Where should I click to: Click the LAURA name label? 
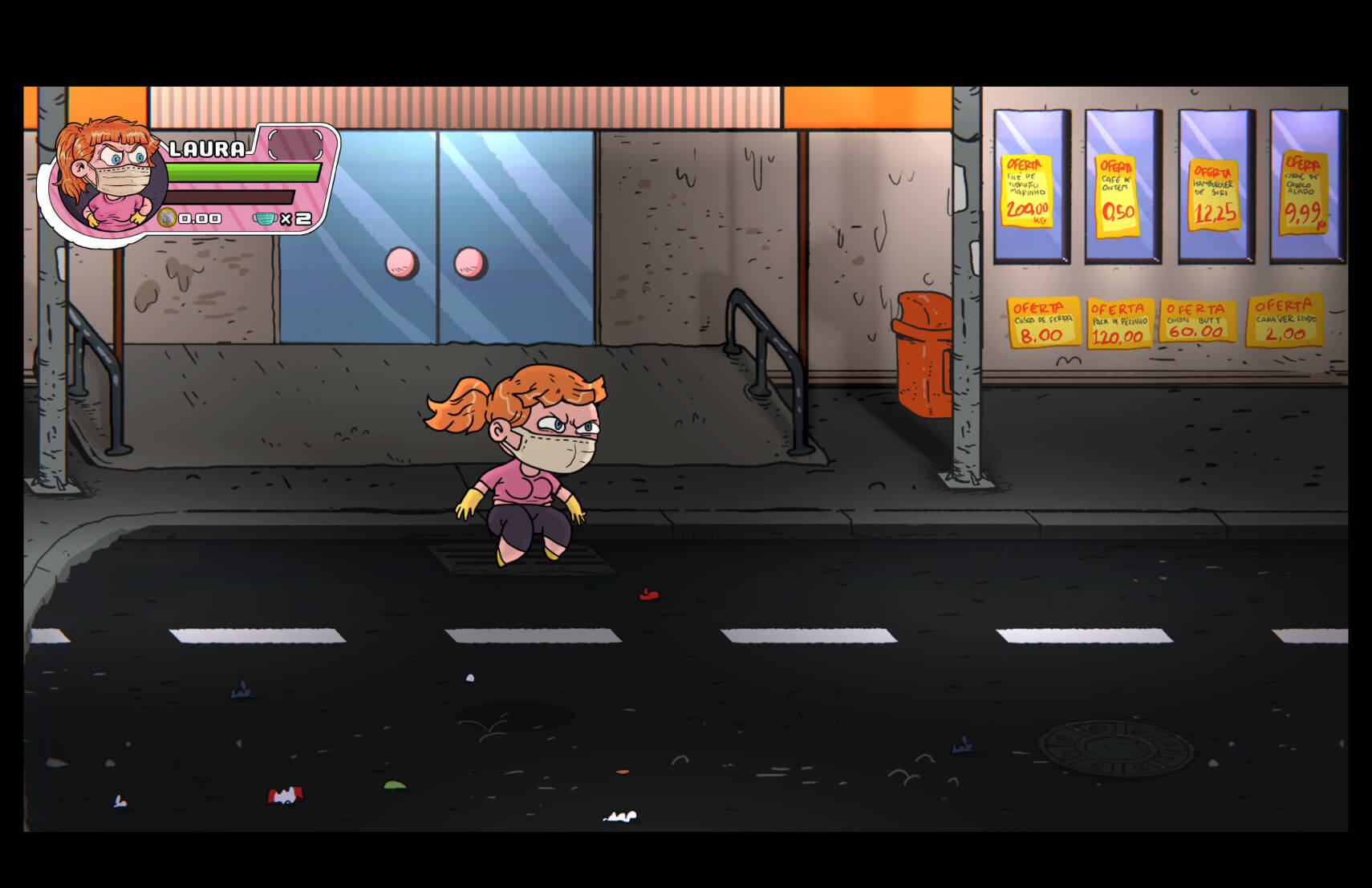pos(207,148)
